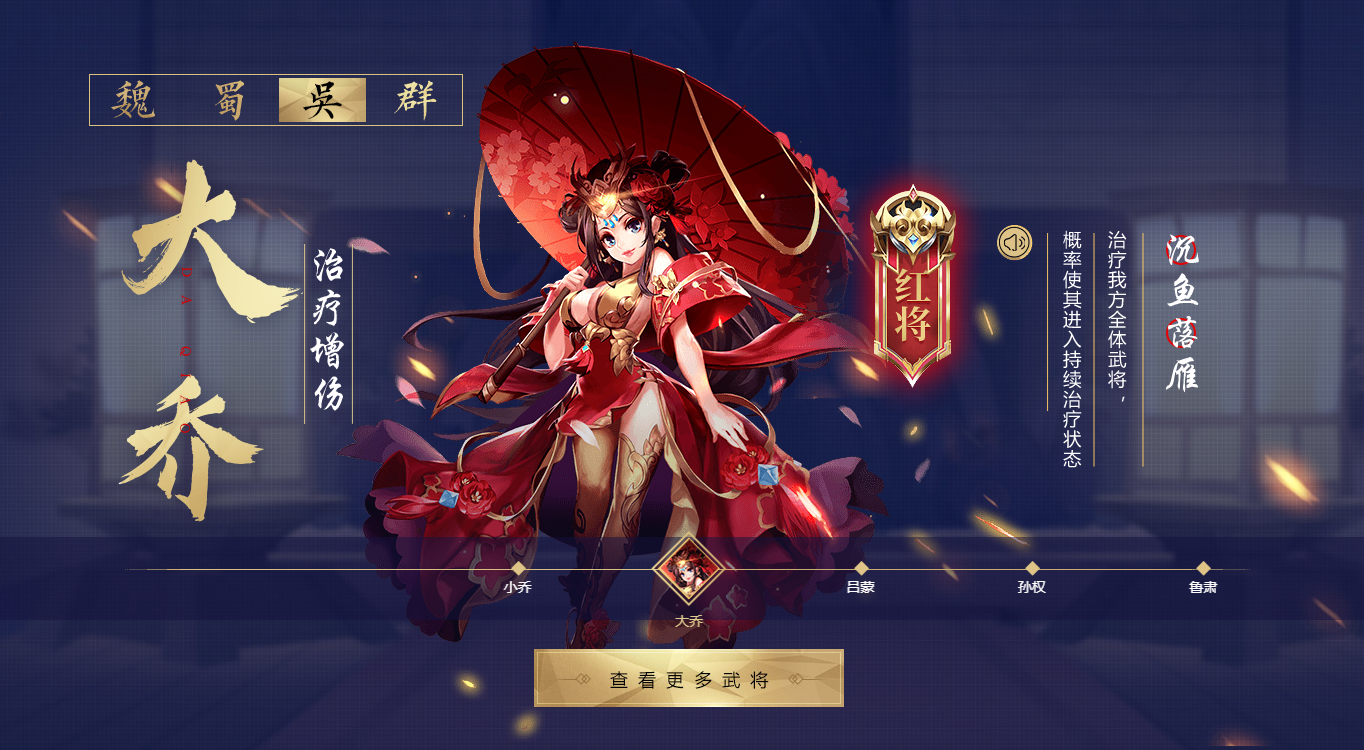Switch to the 群 faction tab

[x=419, y=101]
